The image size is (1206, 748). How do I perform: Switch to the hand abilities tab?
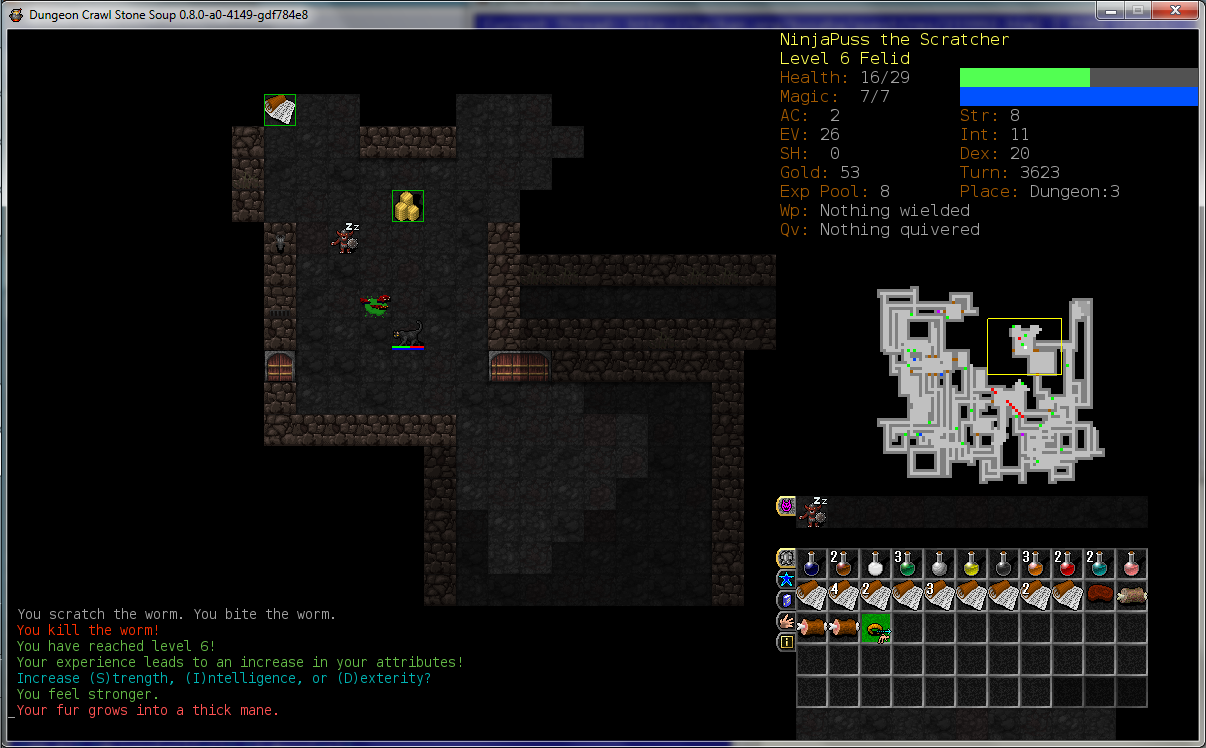point(786,621)
